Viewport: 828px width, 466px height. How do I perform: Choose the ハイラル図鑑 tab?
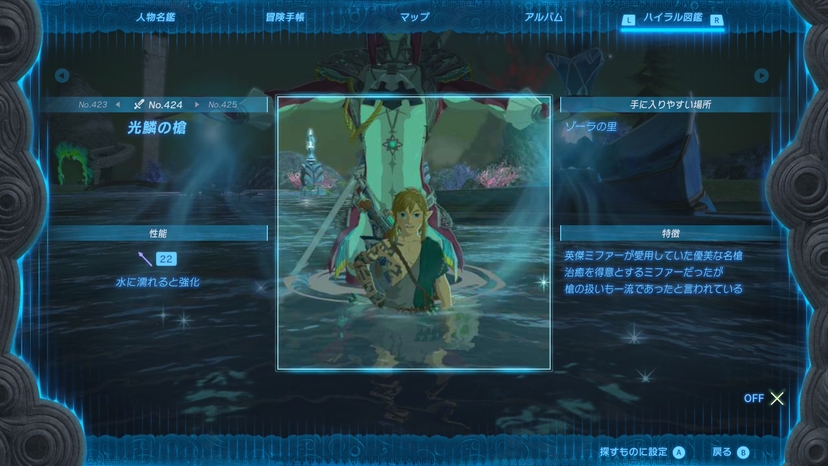pyautogui.click(x=672, y=18)
